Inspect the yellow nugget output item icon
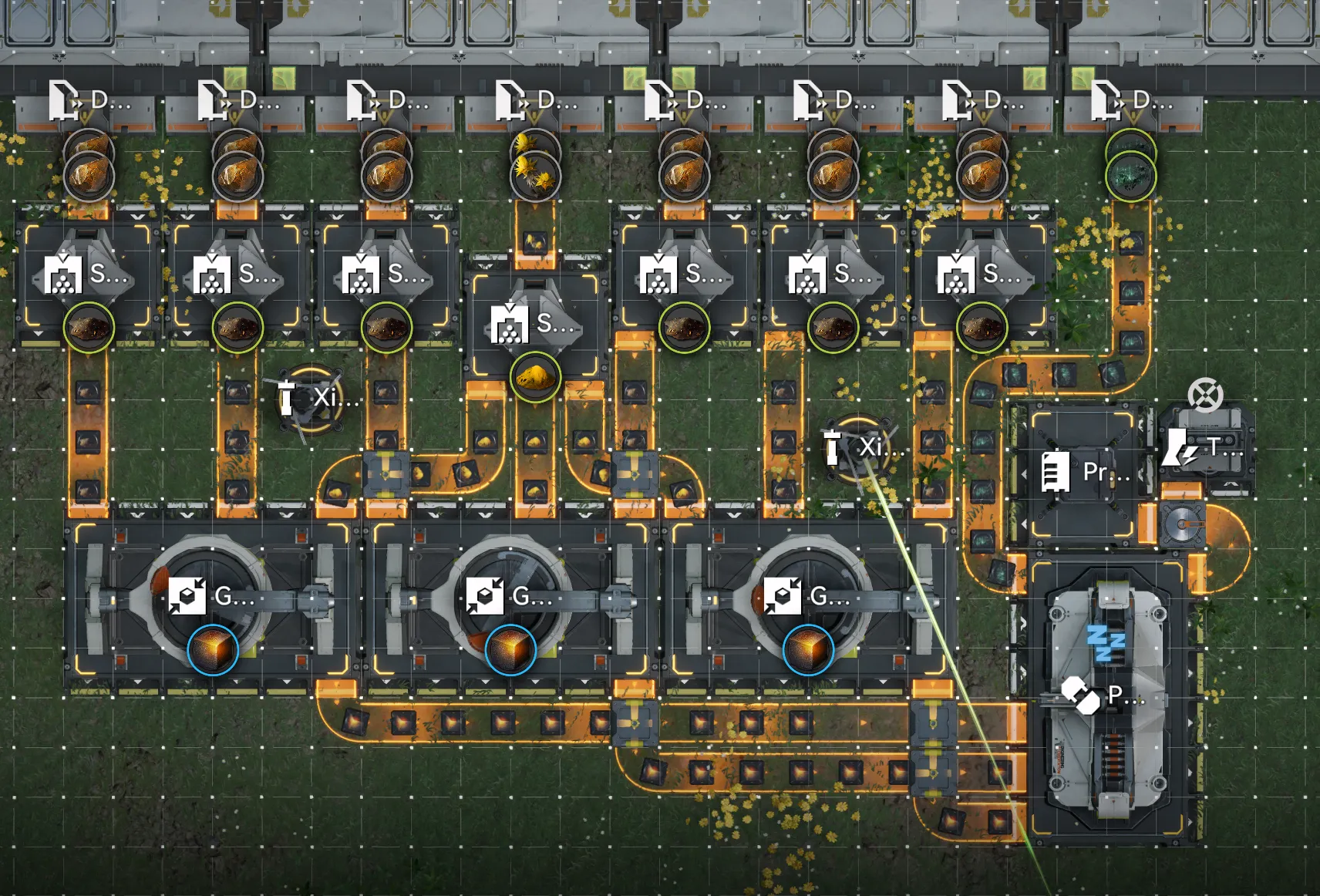Screen dimensions: 1320x896 coord(535,377)
